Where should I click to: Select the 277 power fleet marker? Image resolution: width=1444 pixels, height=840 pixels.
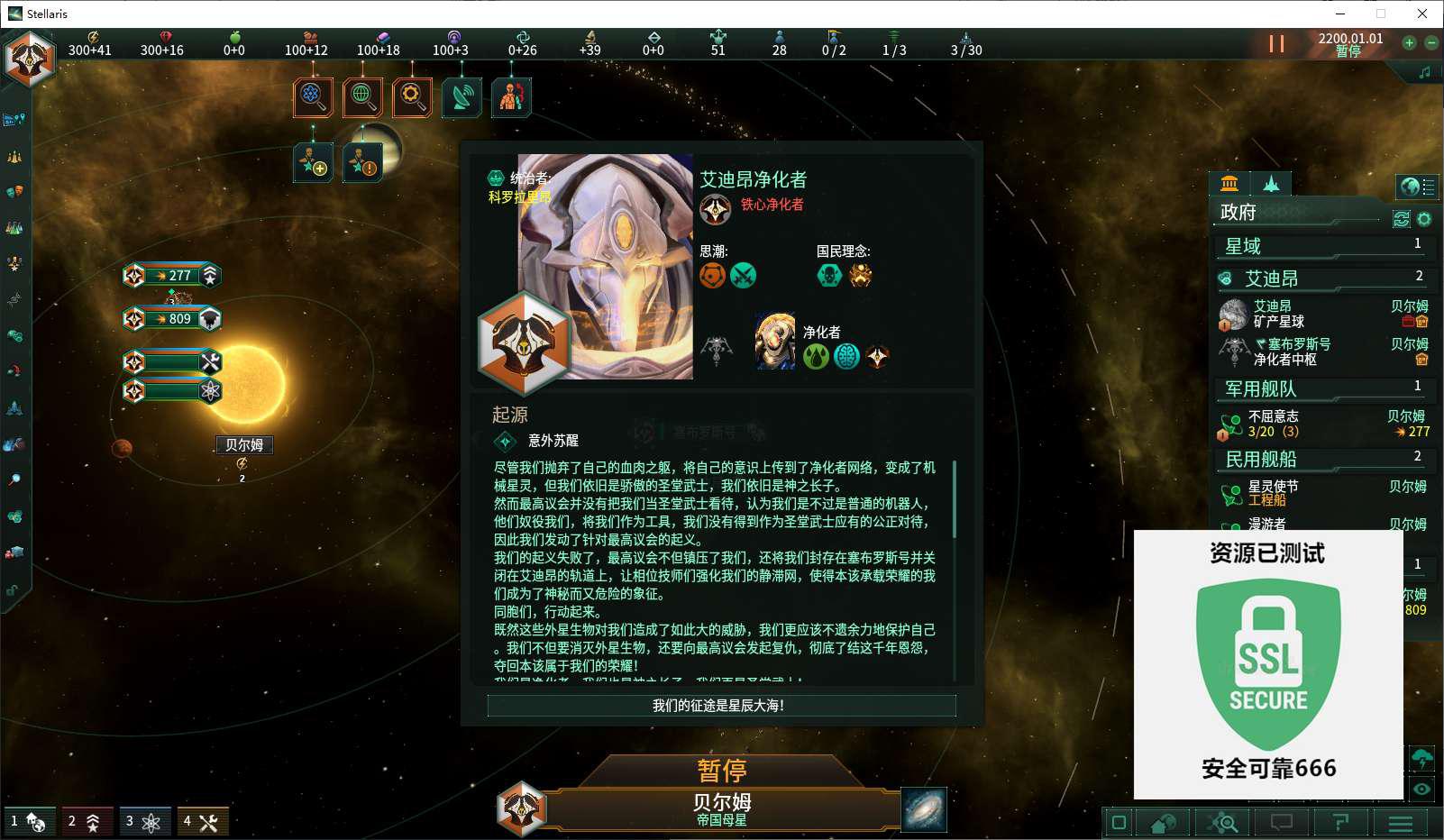tap(171, 276)
